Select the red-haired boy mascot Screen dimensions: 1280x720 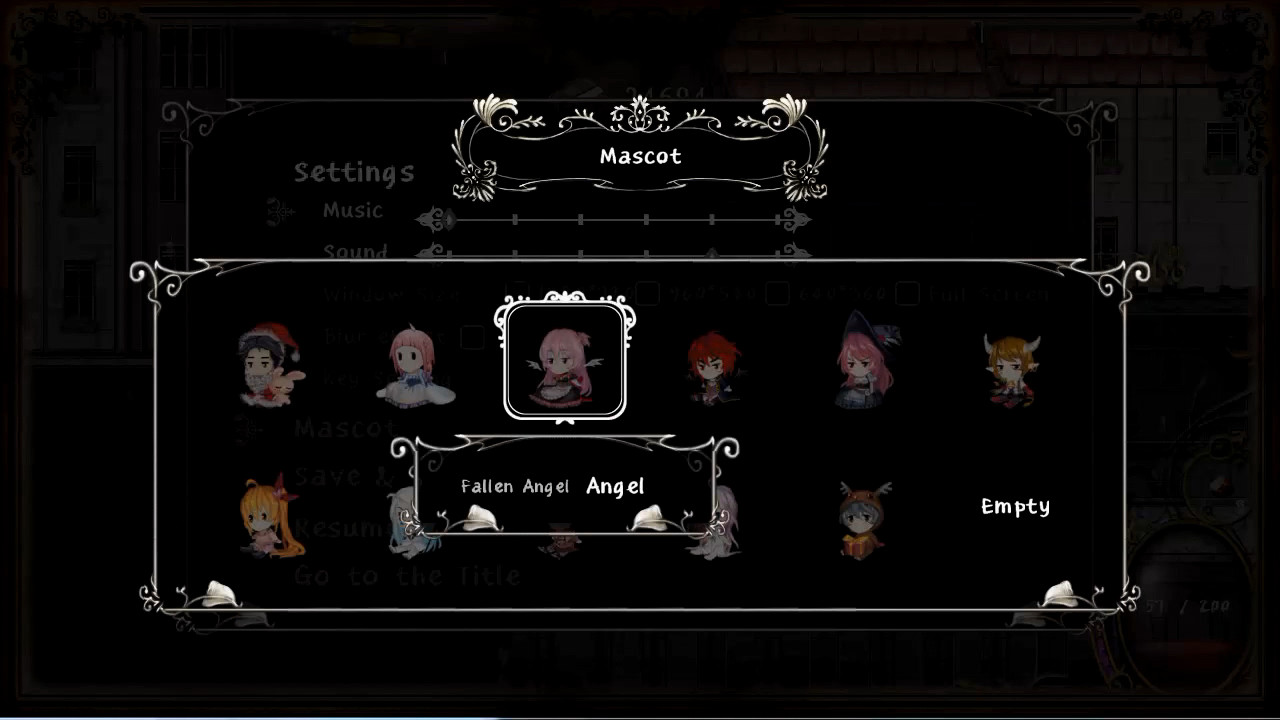(x=710, y=370)
